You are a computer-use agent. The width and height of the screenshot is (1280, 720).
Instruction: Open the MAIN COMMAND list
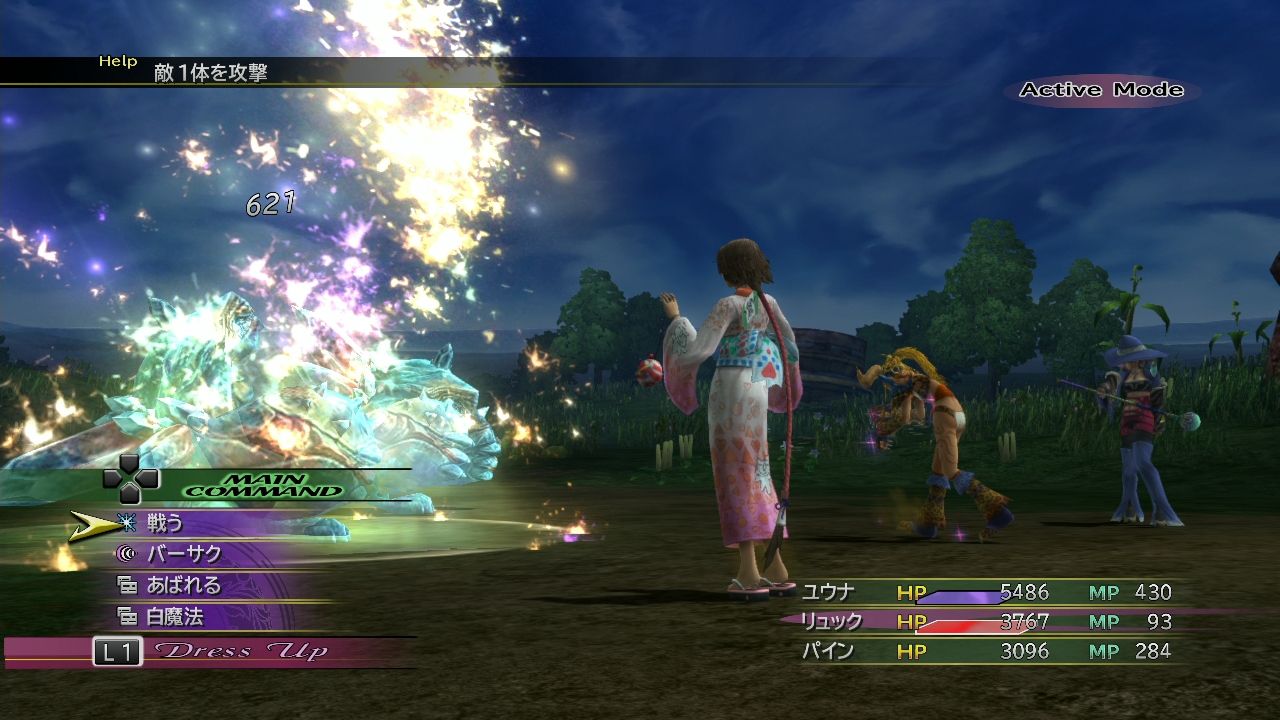[x=280, y=482]
